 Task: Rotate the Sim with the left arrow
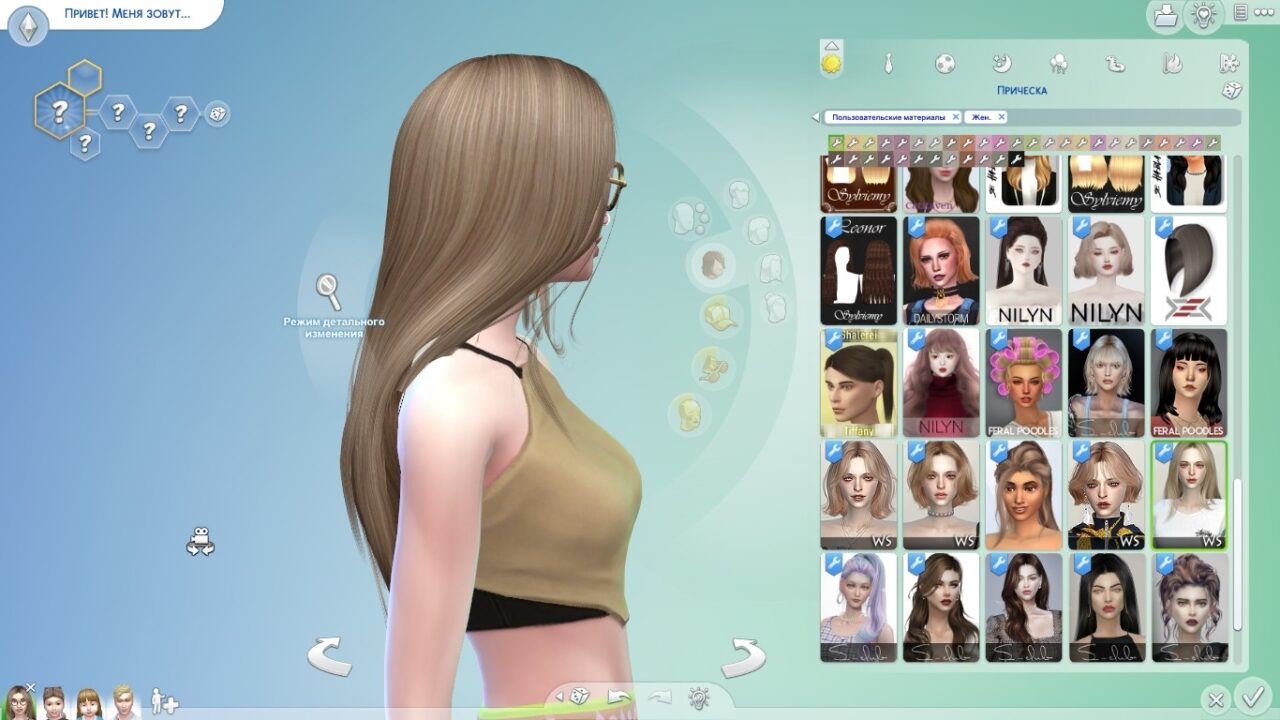329,656
